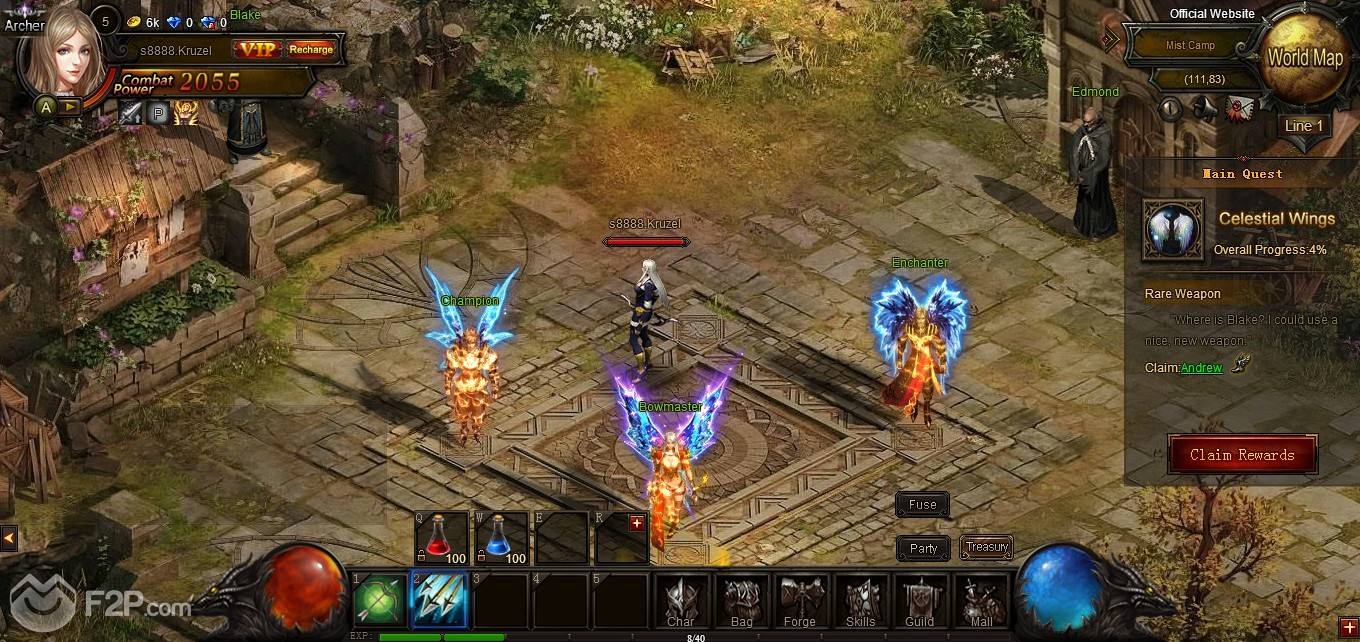
Task: Open the Guild menu
Action: click(x=919, y=600)
